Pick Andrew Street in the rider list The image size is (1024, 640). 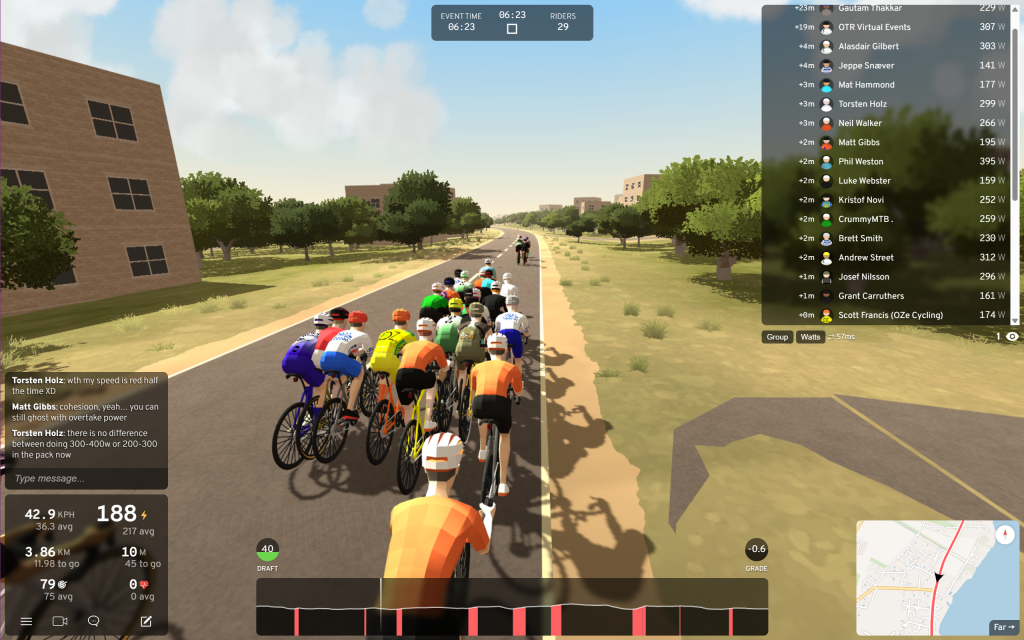point(866,257)
